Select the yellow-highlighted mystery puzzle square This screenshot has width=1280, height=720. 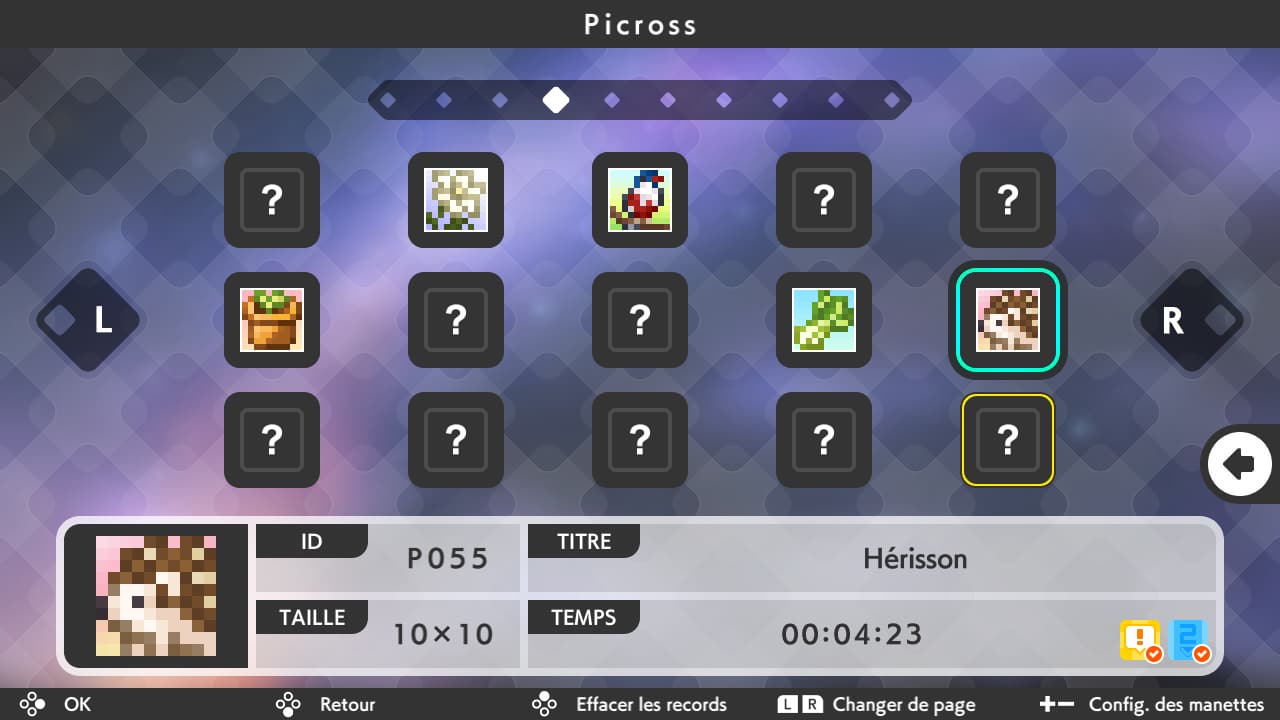point(1007,440)
